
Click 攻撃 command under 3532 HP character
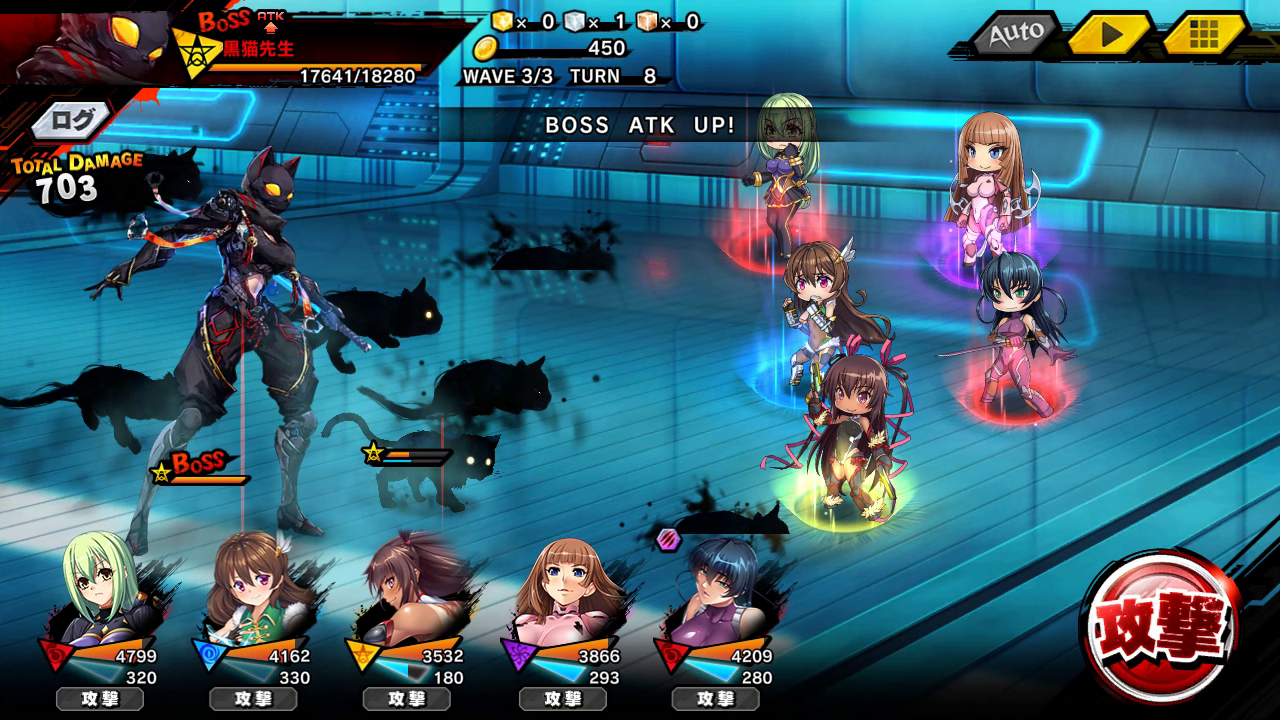[407, 698]
